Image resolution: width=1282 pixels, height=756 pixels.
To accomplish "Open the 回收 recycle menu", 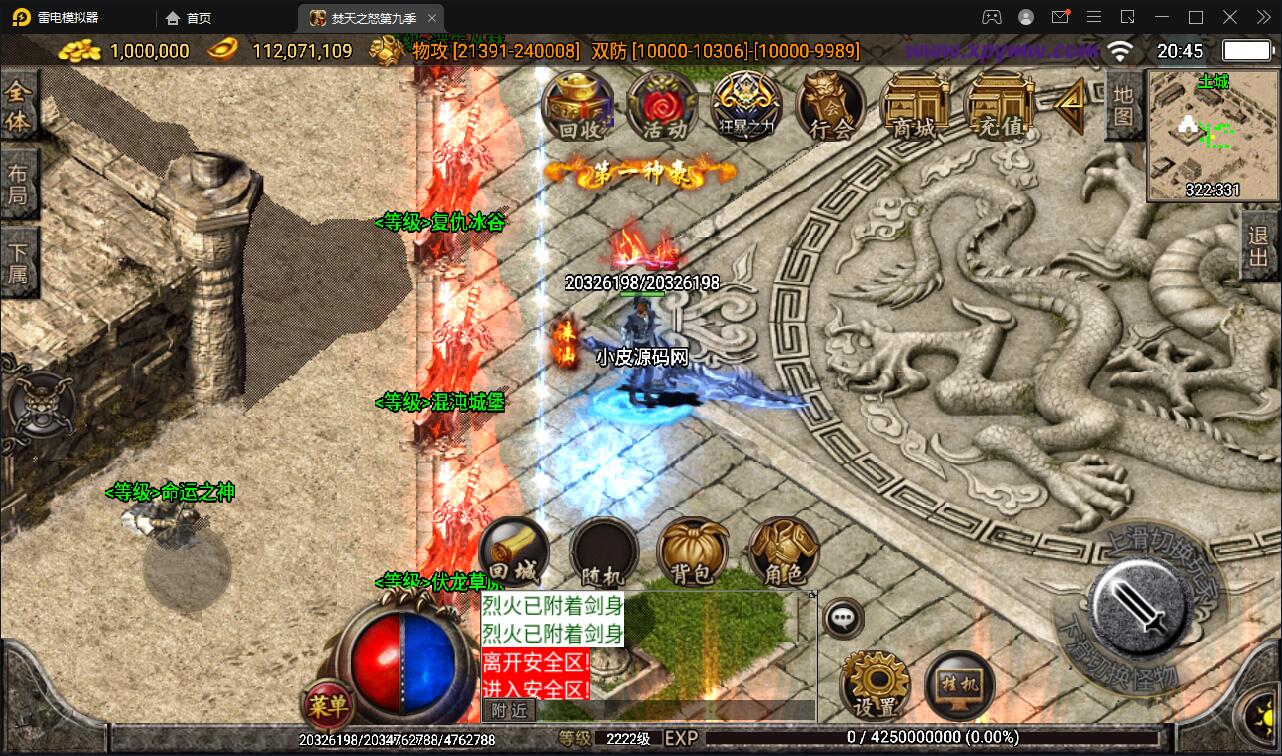I will 577,105.
